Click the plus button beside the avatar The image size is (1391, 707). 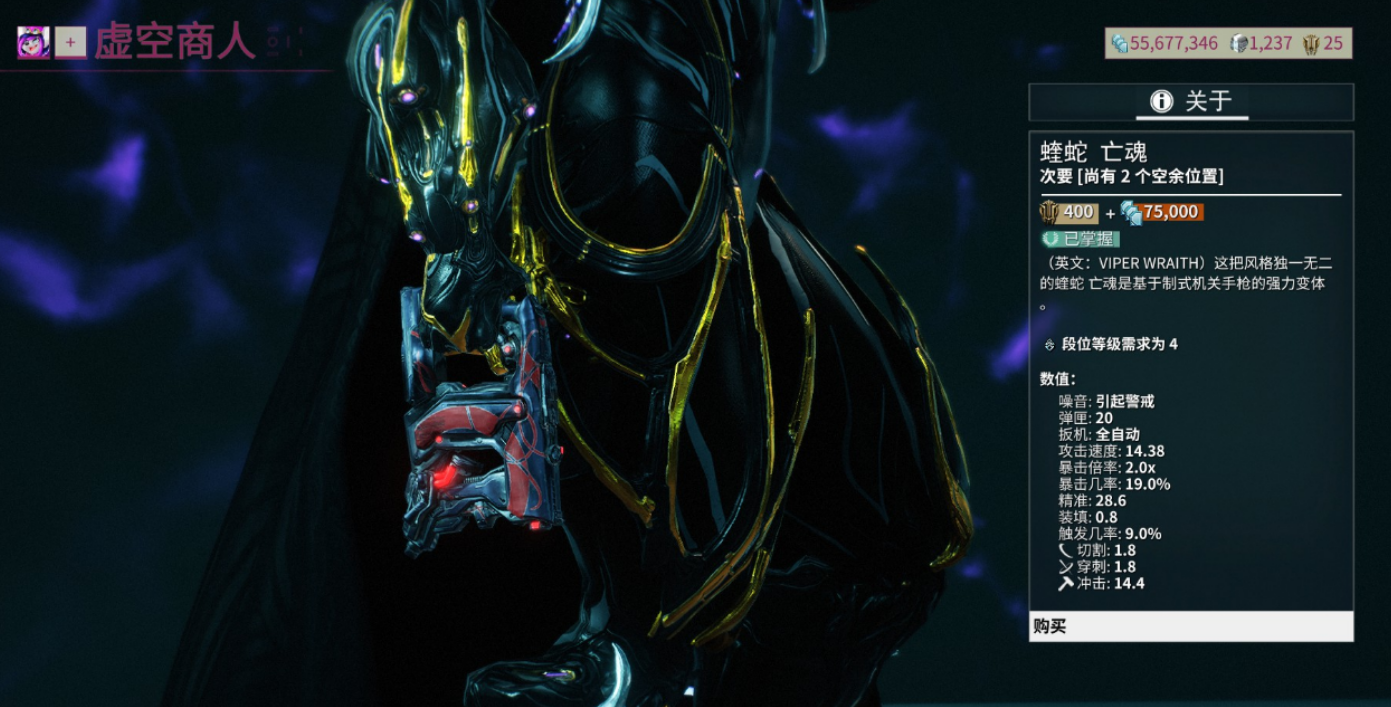(70, 42)
